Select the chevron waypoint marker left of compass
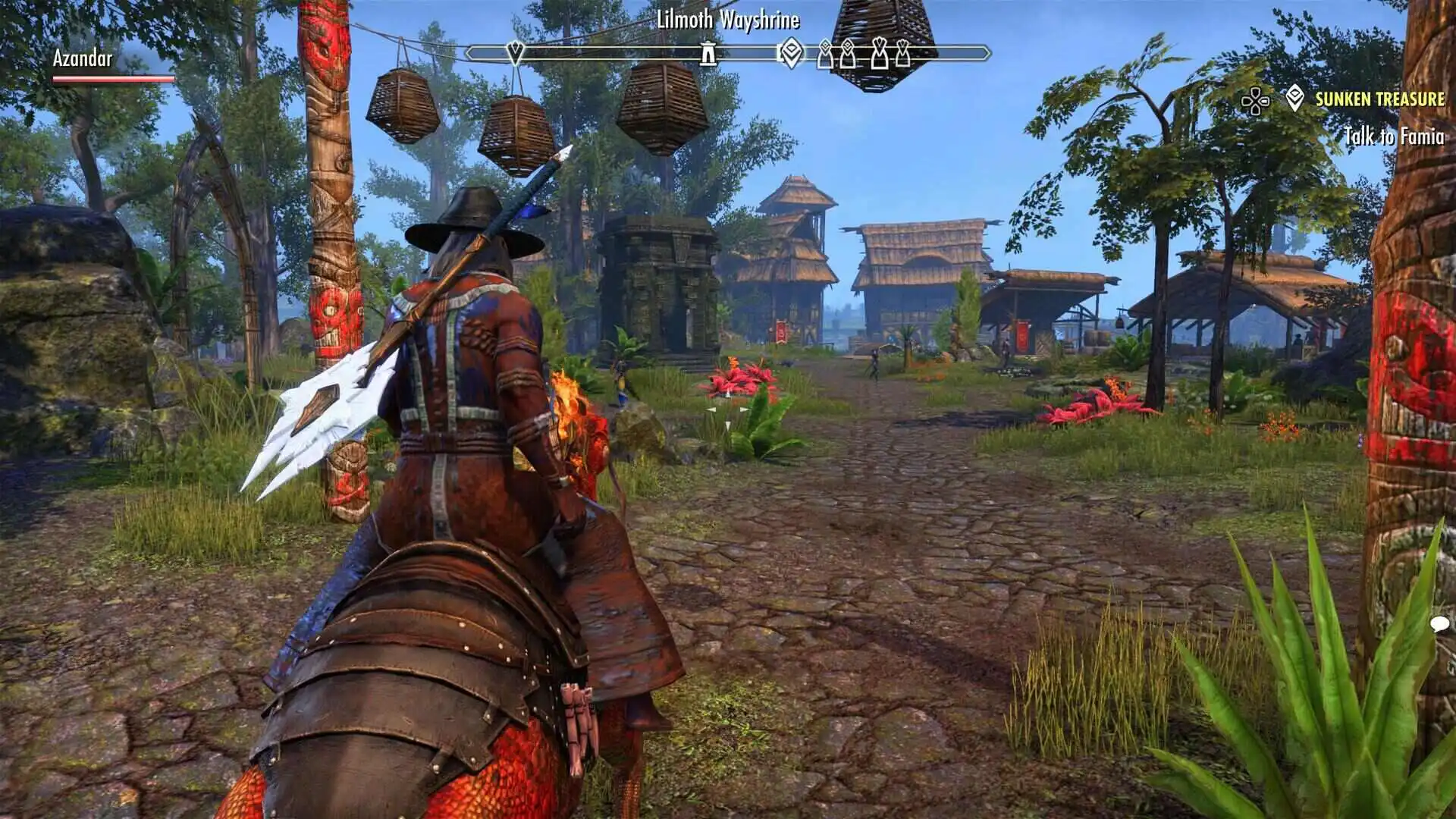The width and height of the screenshot is (1456, 819). pos(514,52)
